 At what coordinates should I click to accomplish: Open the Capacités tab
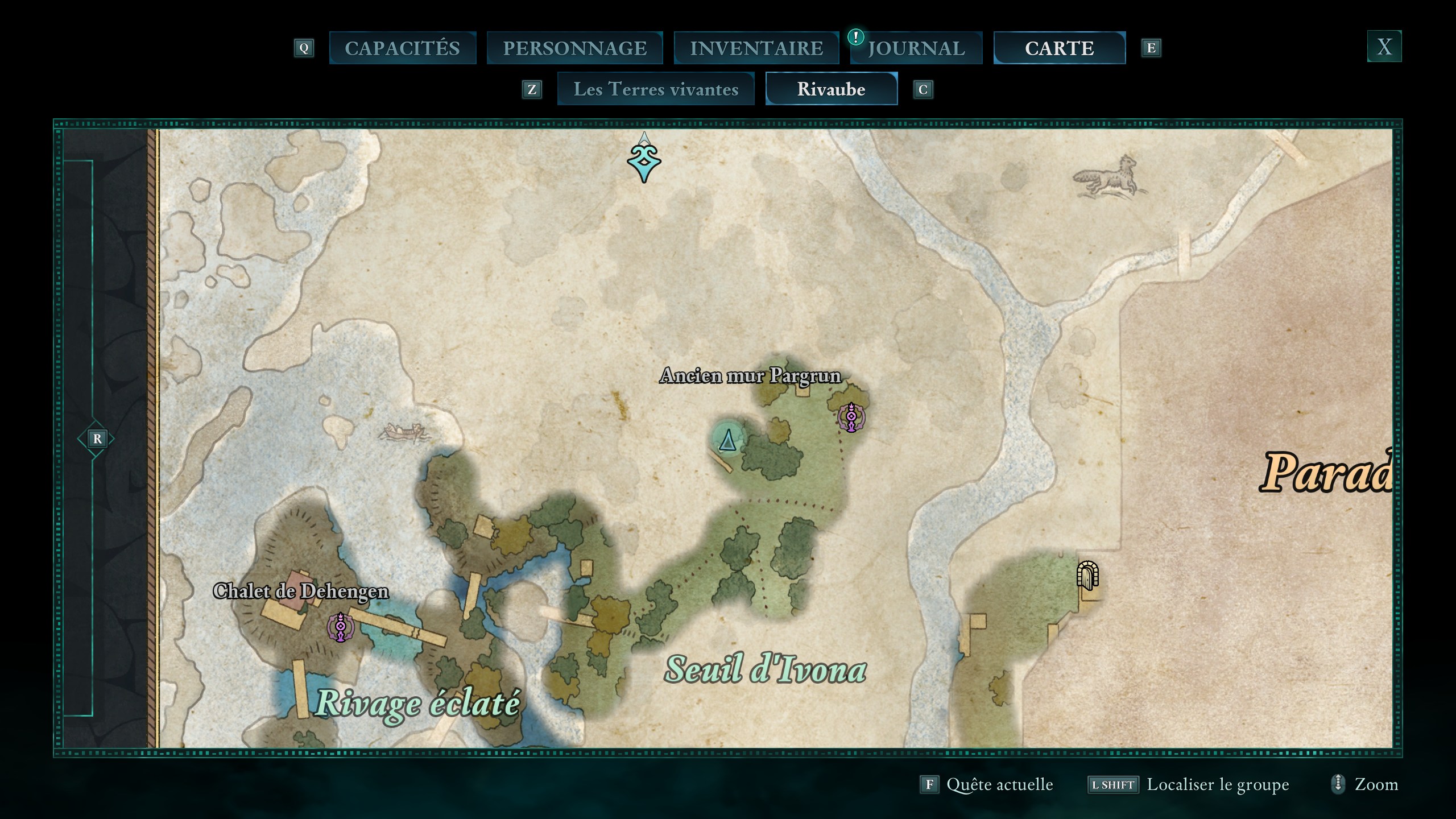[x=402, y=48]
